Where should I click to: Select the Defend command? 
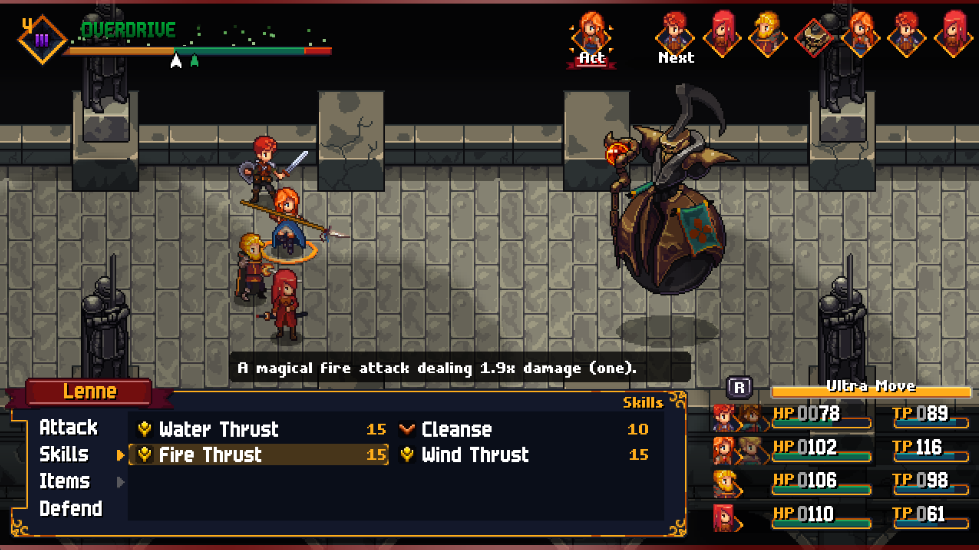[x=70, y=508]
